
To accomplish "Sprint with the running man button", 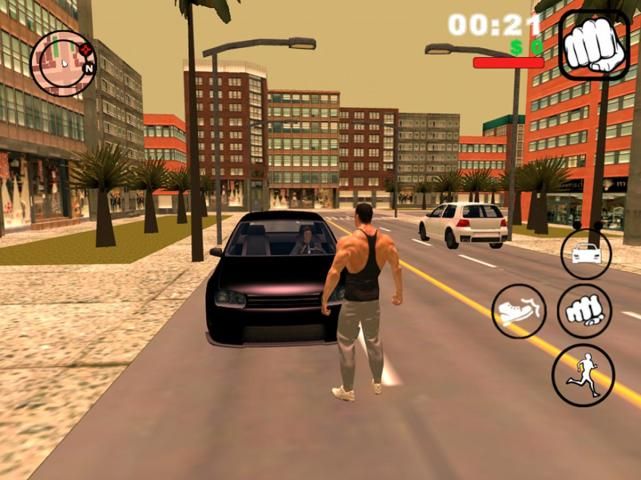I will click(583, 375).
